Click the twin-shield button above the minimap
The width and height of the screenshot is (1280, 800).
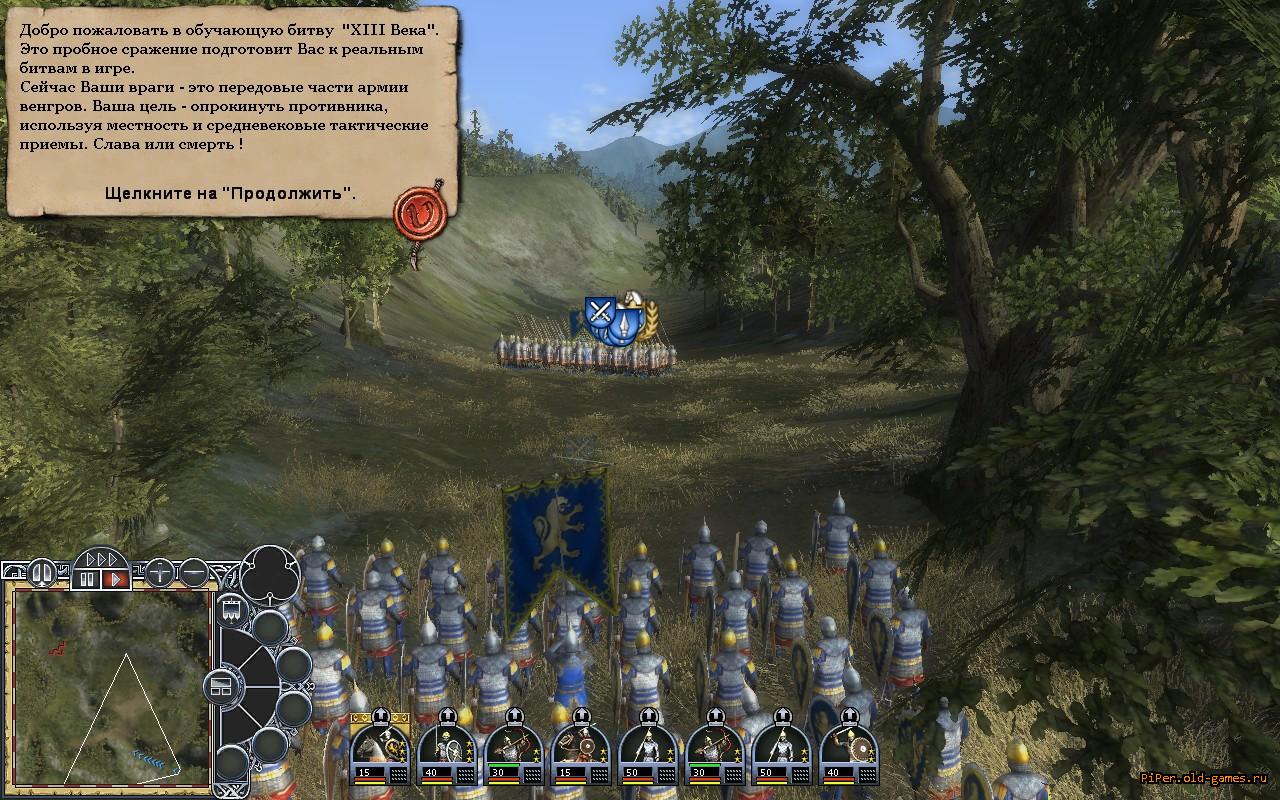pyautogui.click(x=42, y=573)
